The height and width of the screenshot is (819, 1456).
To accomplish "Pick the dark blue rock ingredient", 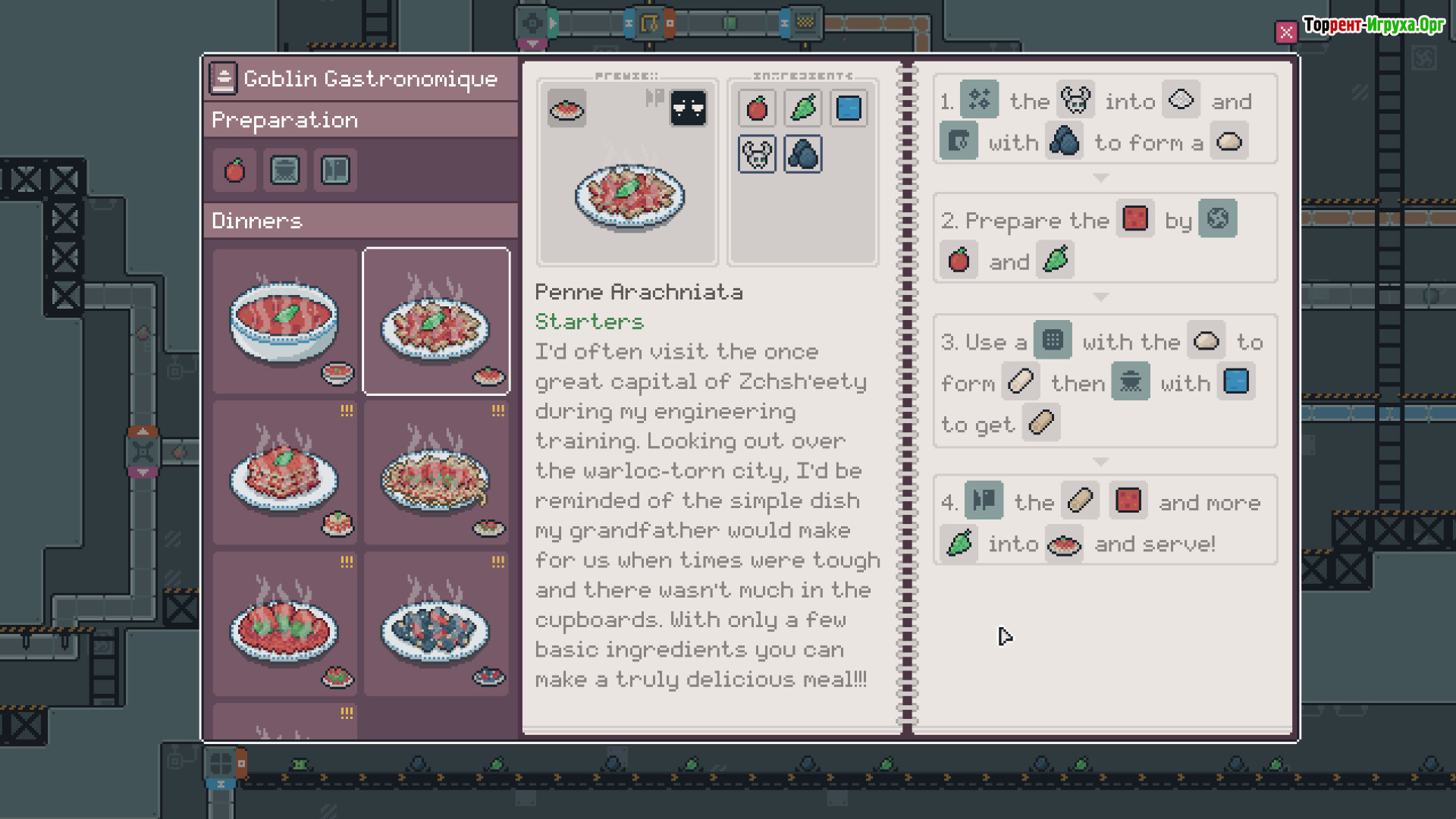I will (x=803, y=155).
